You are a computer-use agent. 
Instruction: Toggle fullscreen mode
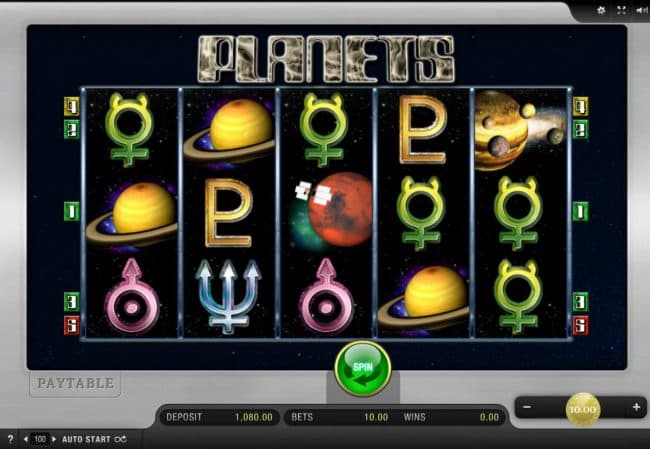pyautogui.click(x=620, y=10)
